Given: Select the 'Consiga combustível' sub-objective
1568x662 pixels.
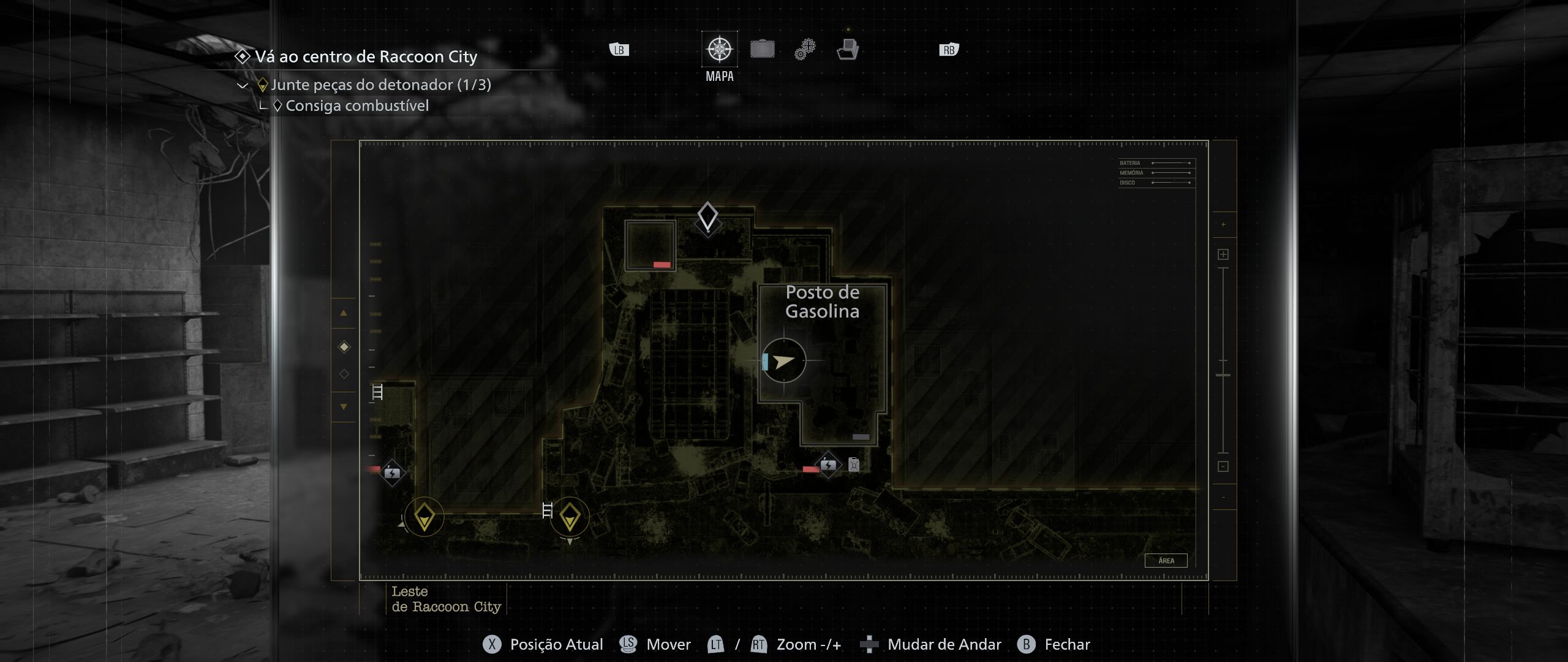Looking at the screenshot, I should coord(356,106).
